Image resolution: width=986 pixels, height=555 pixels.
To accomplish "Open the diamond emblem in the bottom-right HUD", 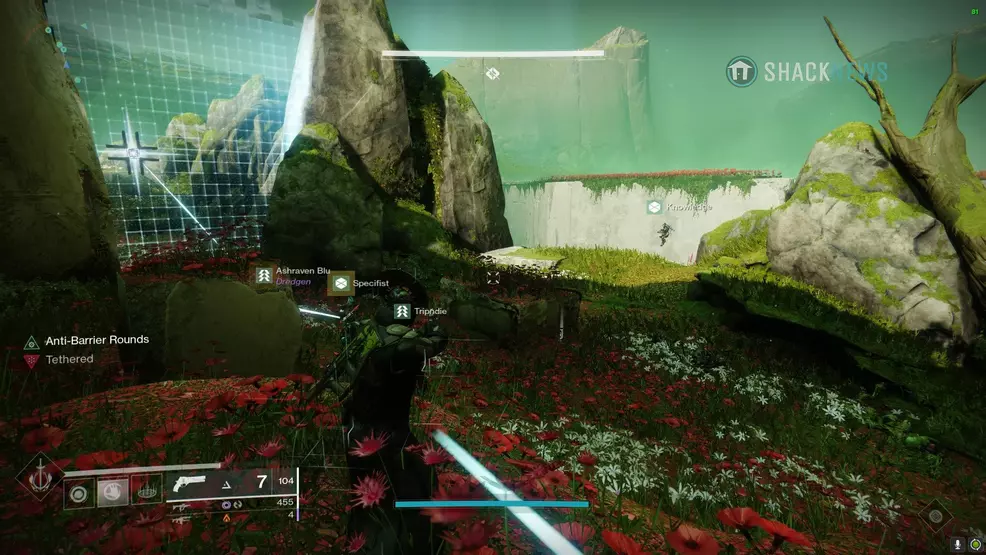I will 936,515.
